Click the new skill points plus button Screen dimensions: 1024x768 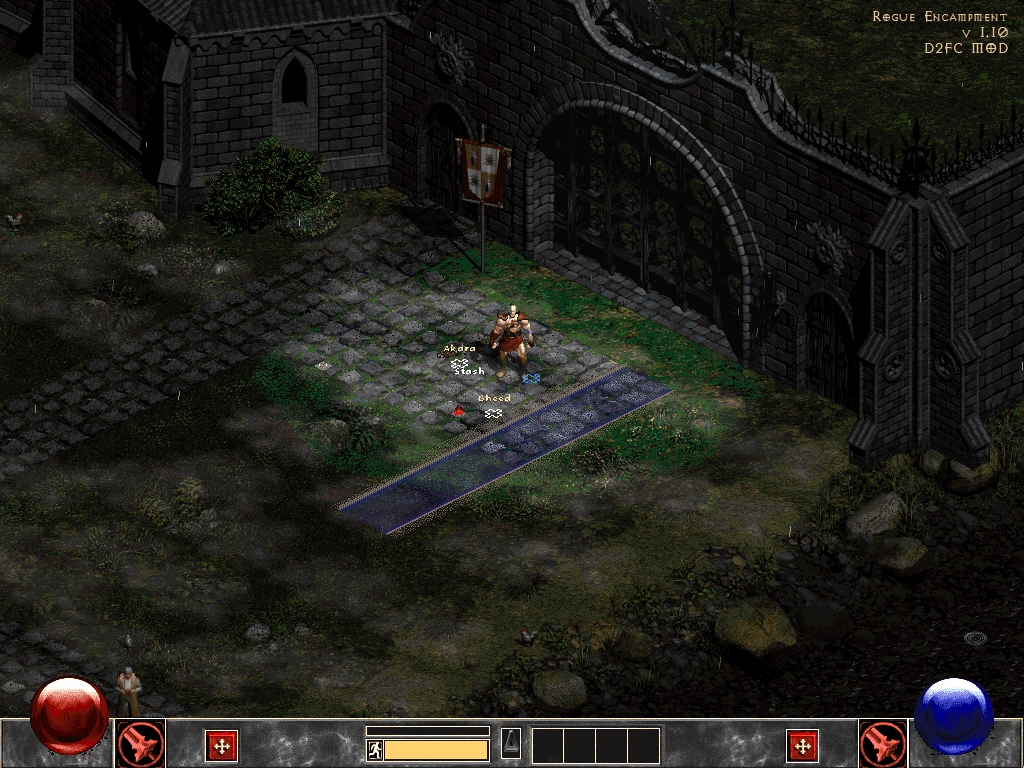802,745
